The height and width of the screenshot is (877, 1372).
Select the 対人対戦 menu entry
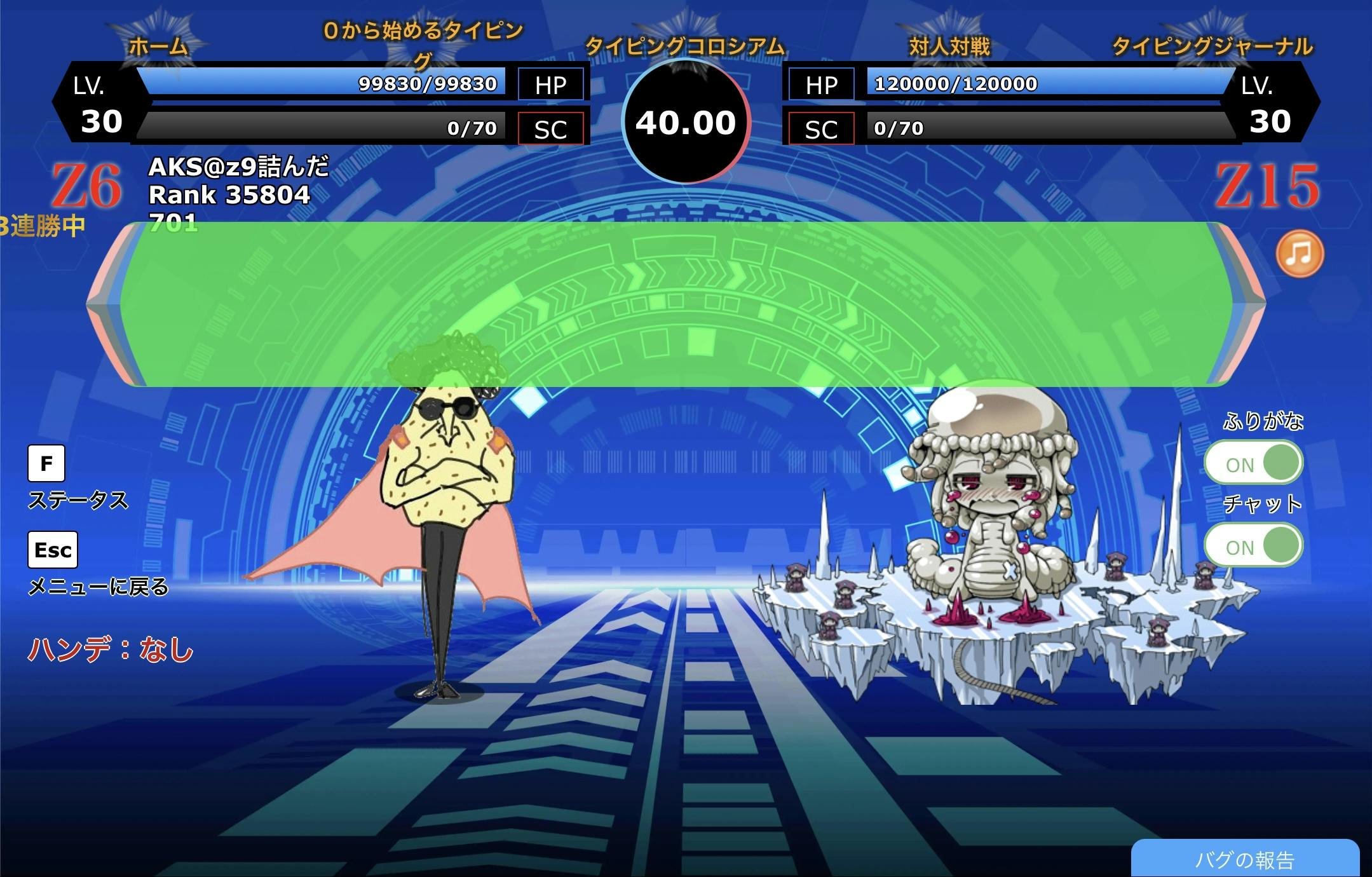tap(949, 46)
